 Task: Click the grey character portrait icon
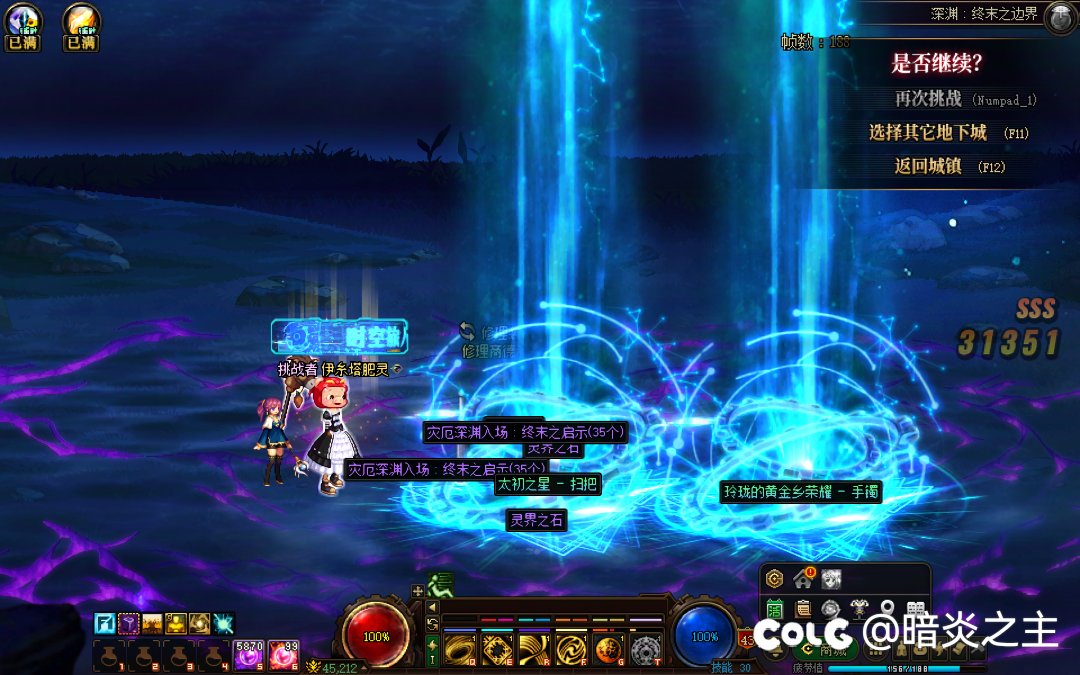(831, 578)
